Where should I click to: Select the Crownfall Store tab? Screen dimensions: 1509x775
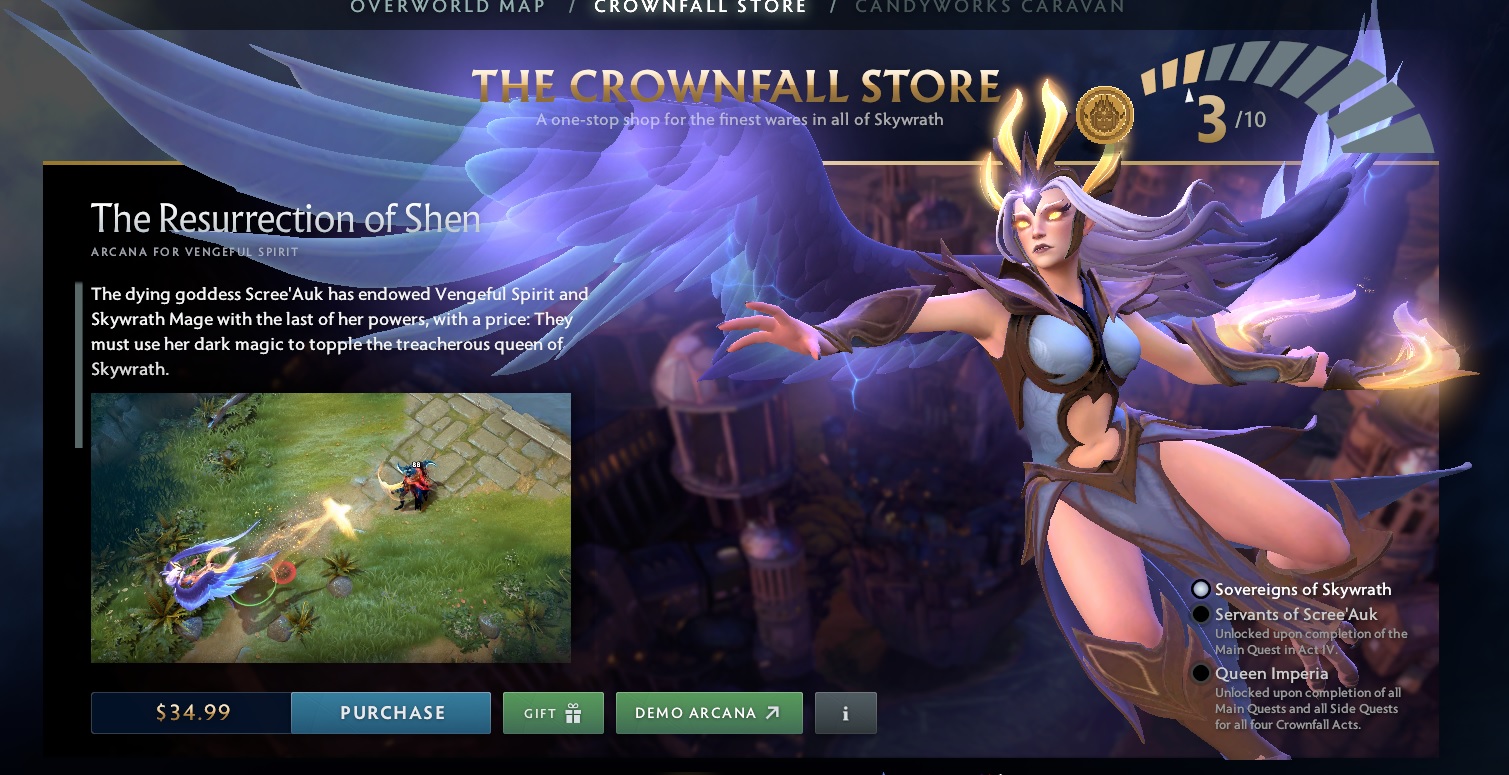[700, 8]
